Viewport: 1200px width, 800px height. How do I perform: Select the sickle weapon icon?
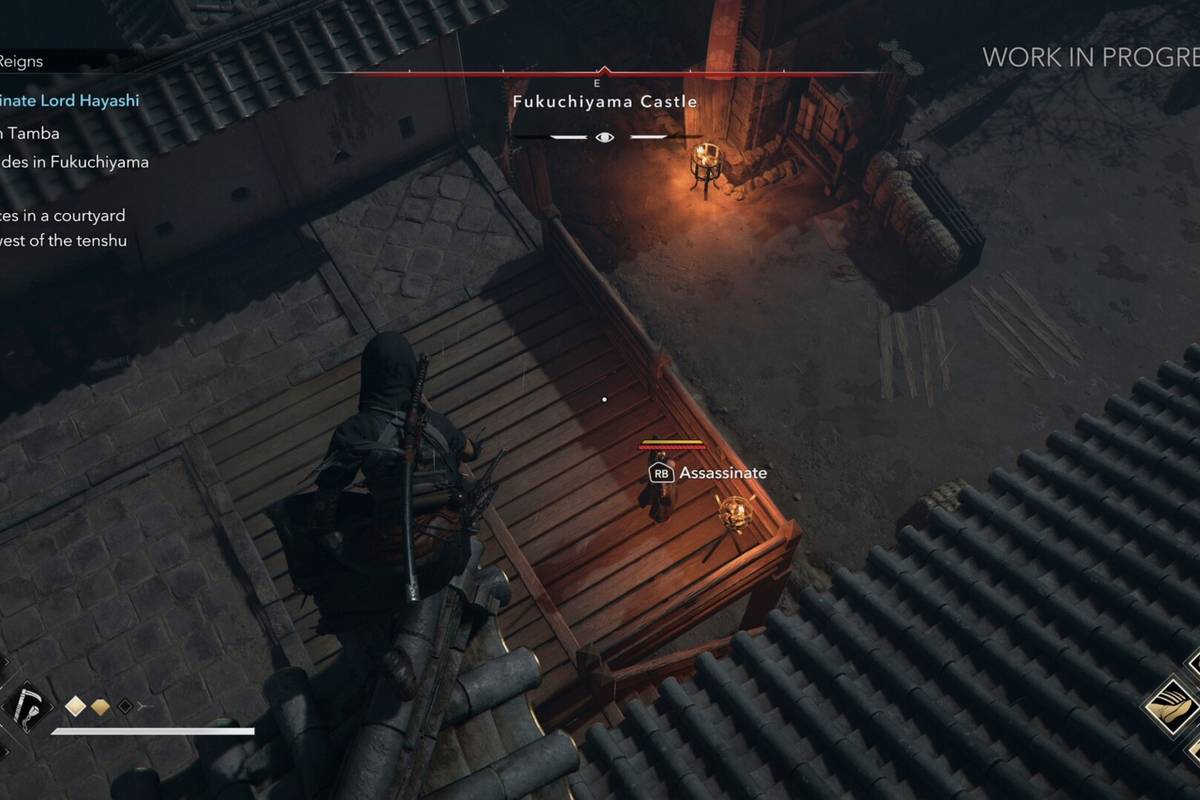27,706
